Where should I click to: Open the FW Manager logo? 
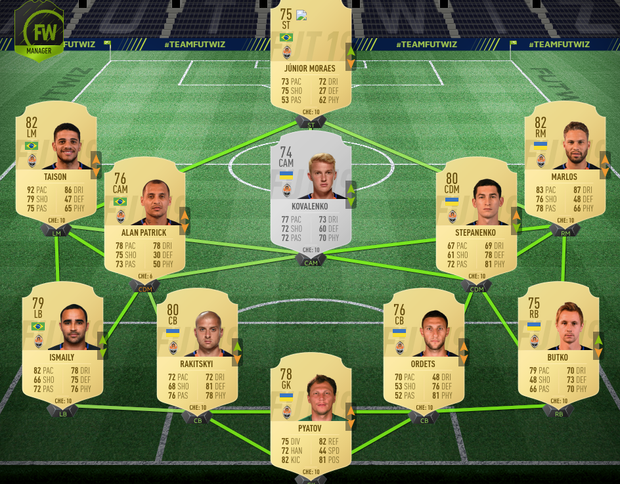click(38, 30)
